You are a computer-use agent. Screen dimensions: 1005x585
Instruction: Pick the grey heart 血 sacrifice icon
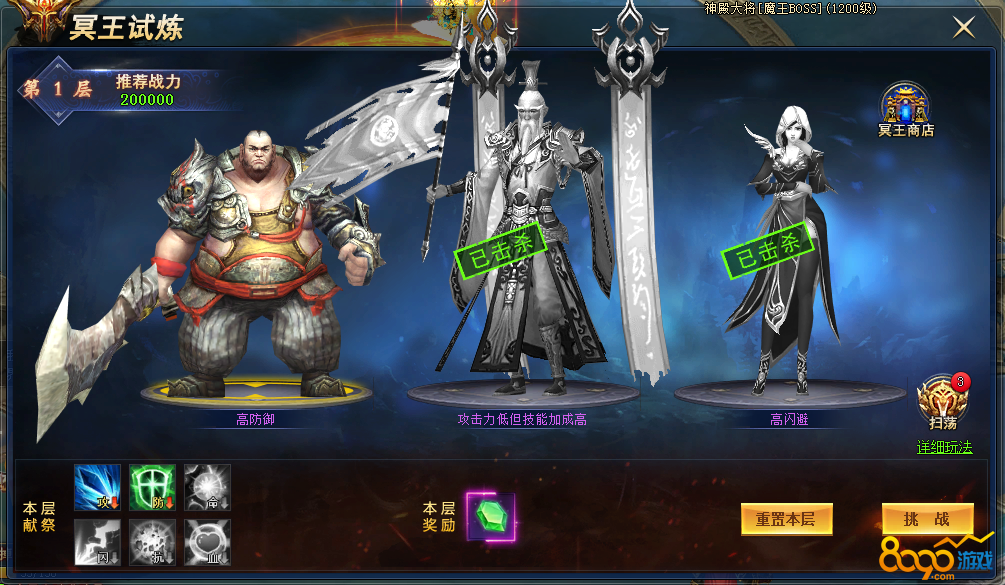(x=207, y=542)
